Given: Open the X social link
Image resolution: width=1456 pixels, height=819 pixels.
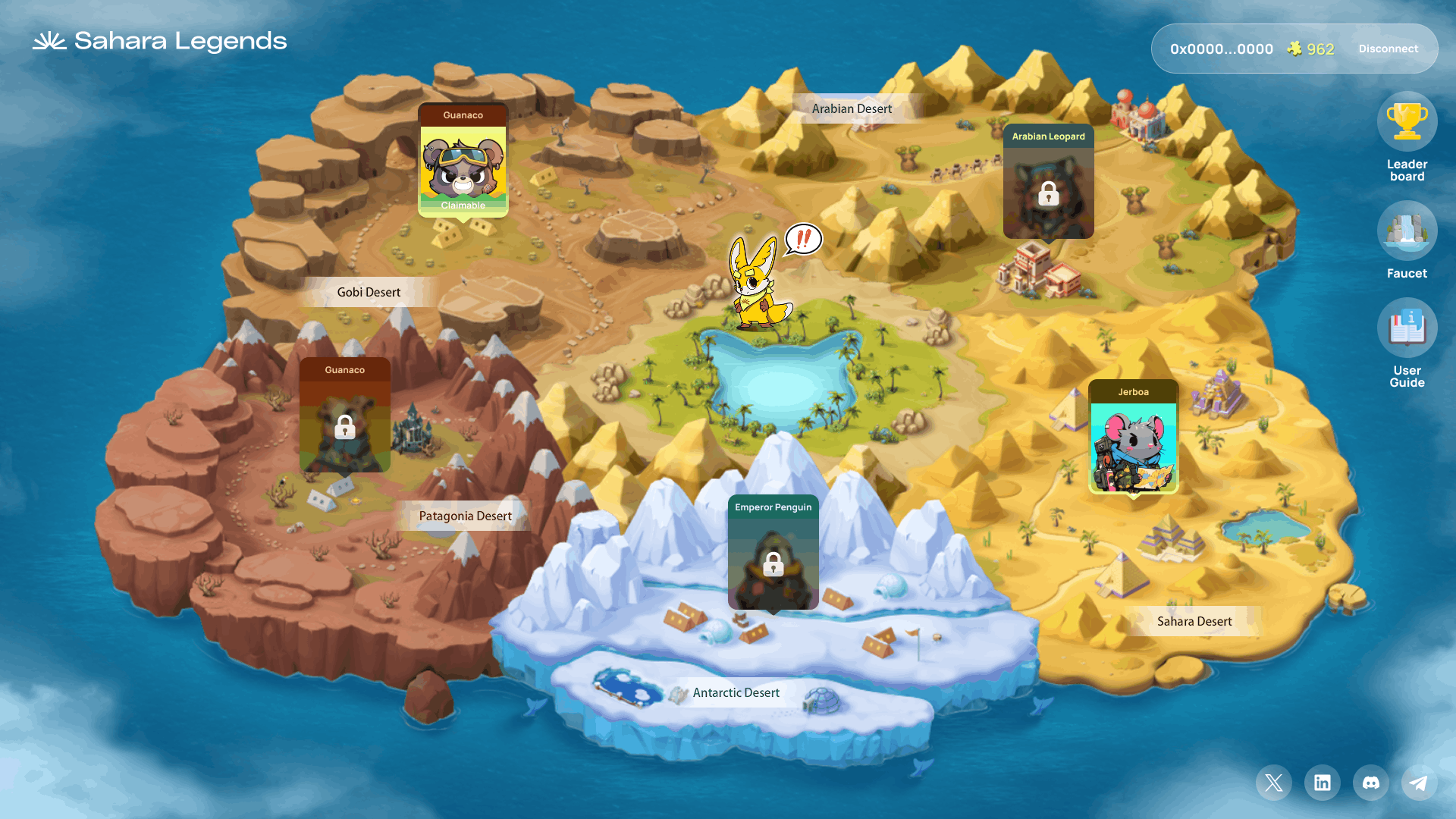Looking at the screenshot, I should [x=1274, y=783].
